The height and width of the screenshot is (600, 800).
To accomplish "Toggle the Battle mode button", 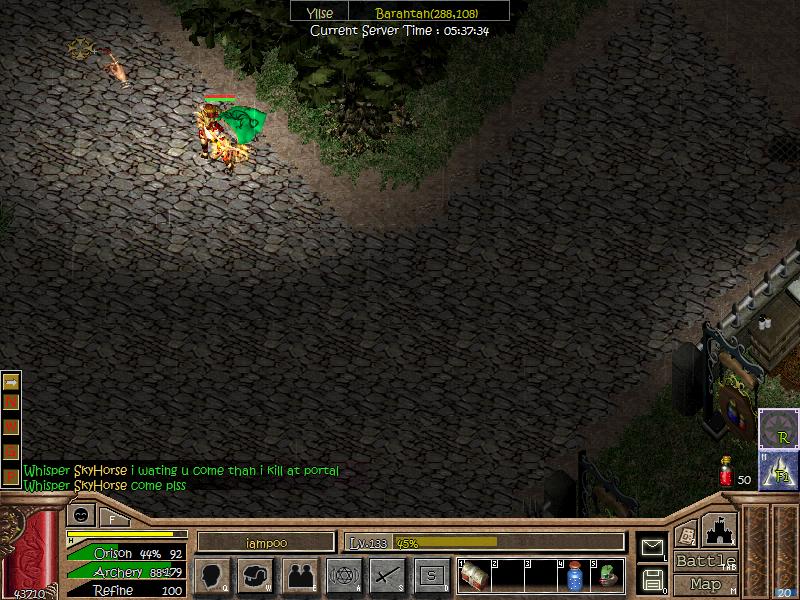I will (705, 561).
